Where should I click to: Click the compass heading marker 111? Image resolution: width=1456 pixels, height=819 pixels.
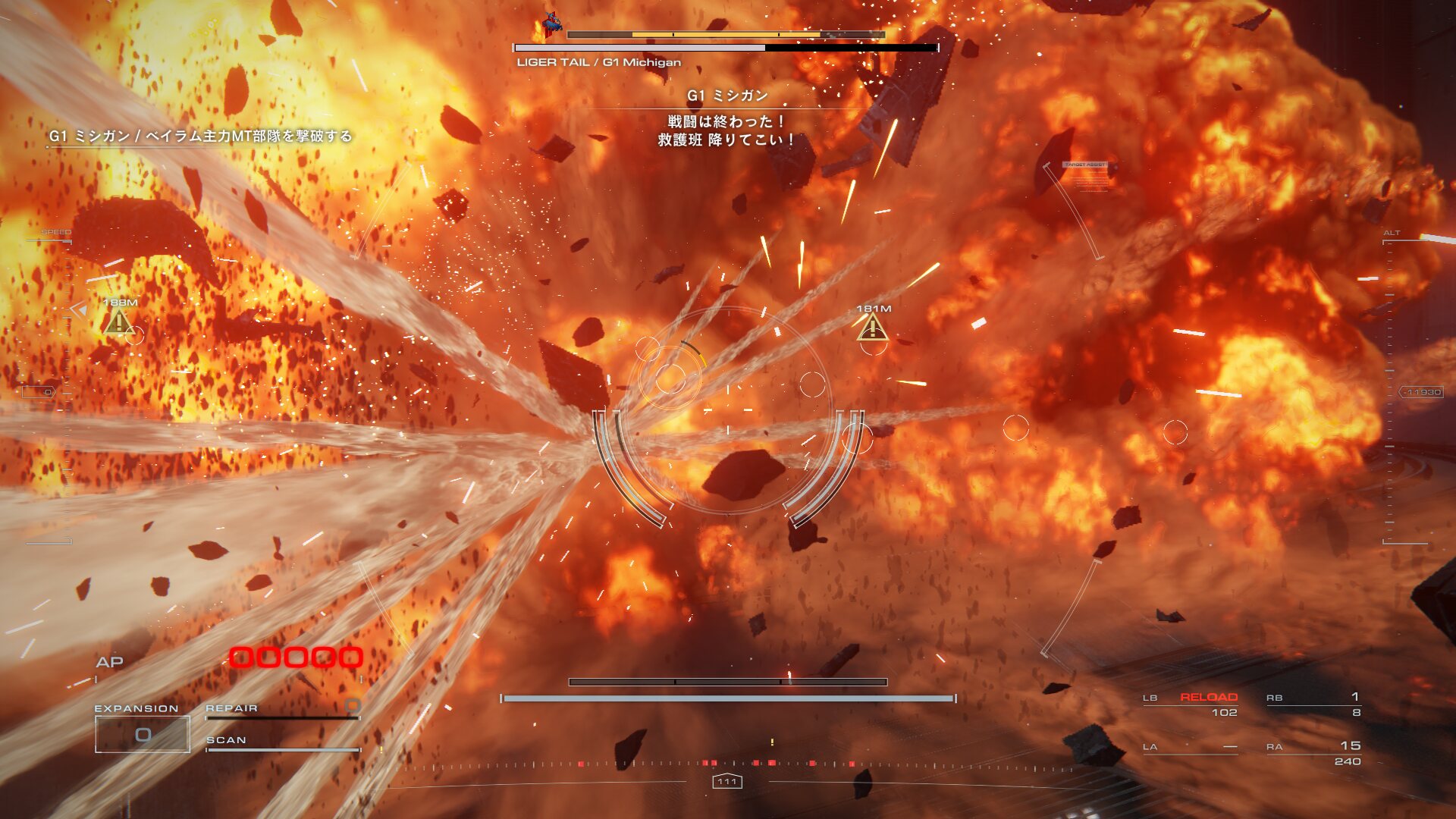(x=727, y=781)
